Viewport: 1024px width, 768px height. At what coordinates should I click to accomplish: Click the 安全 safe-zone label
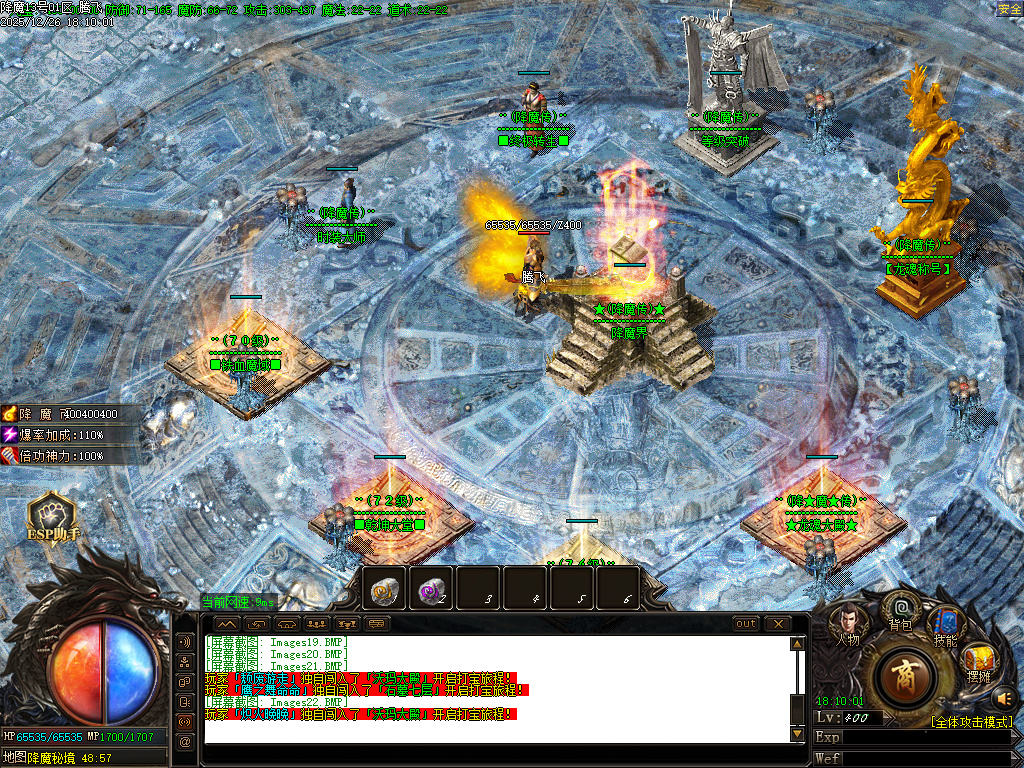click(1009, 9)
